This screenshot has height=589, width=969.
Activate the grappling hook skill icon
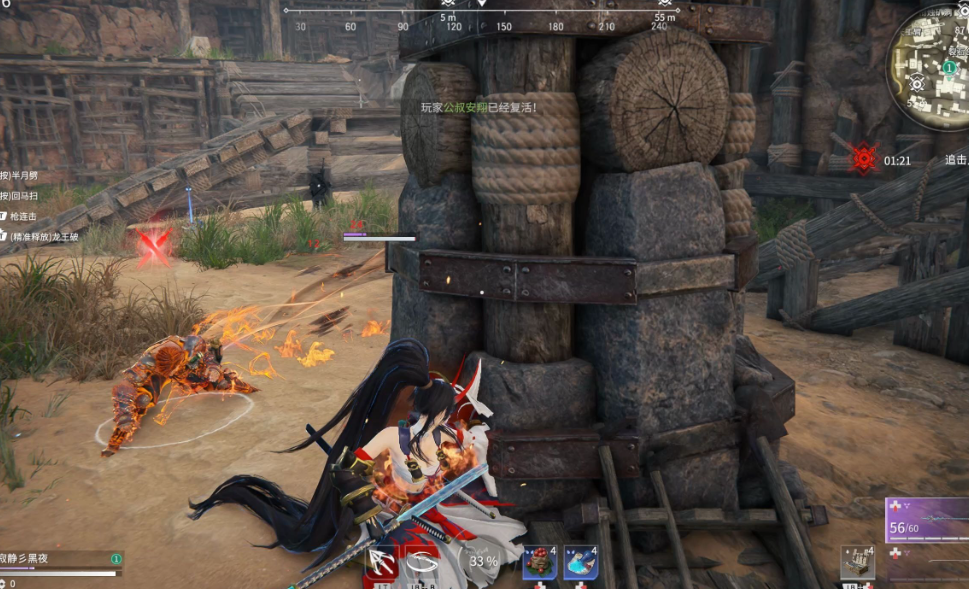click(384, 562)
